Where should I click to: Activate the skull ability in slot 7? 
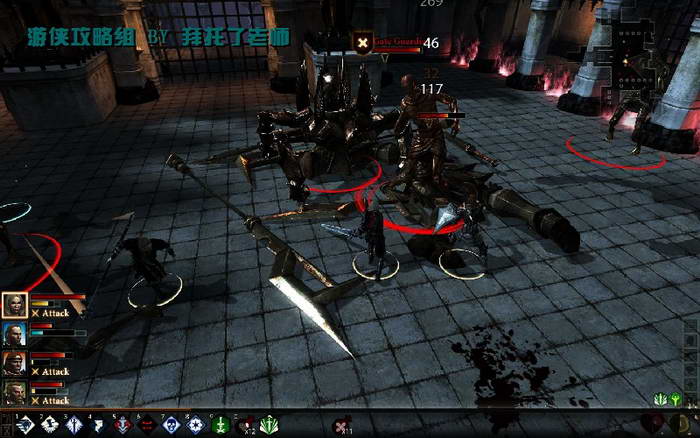coord(171,425)
